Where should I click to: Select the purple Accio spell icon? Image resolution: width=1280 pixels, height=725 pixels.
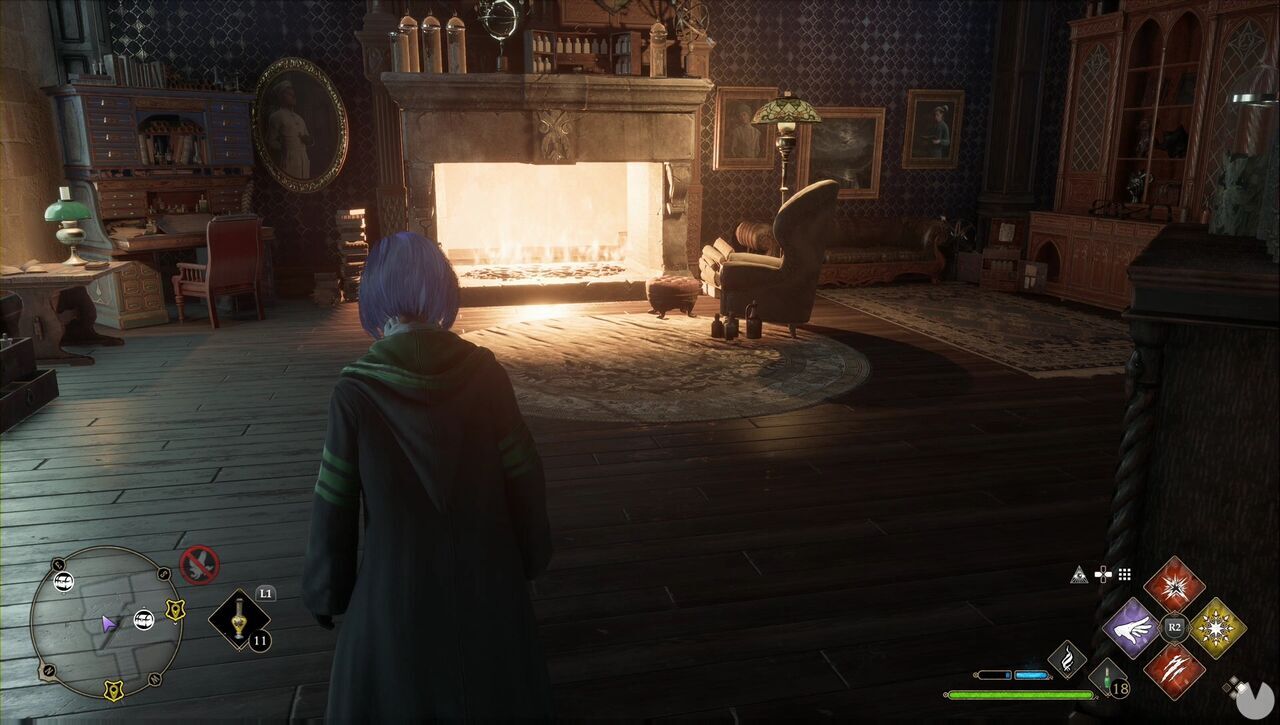point(1131,628)
